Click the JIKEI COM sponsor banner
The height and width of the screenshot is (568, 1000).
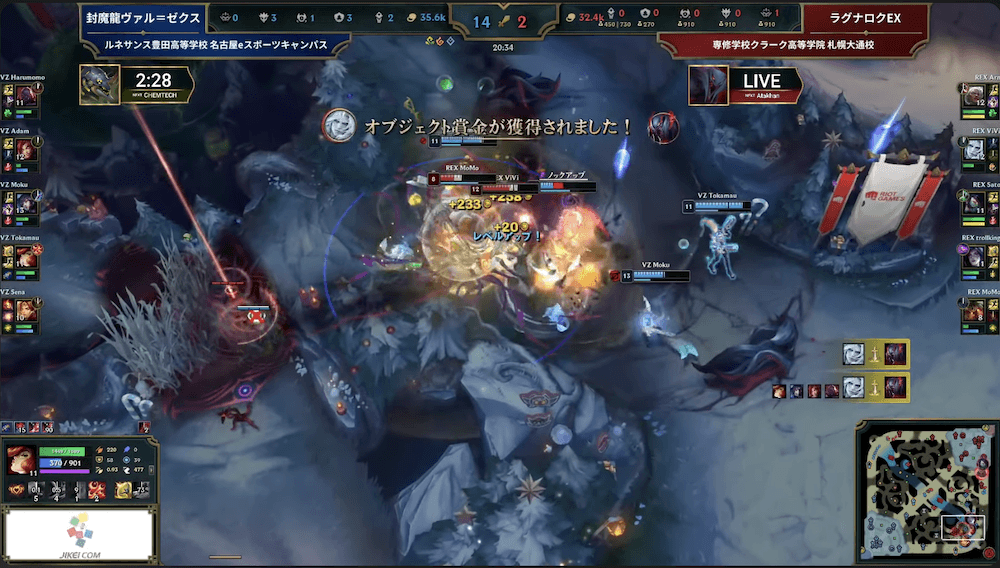(79, 532)
